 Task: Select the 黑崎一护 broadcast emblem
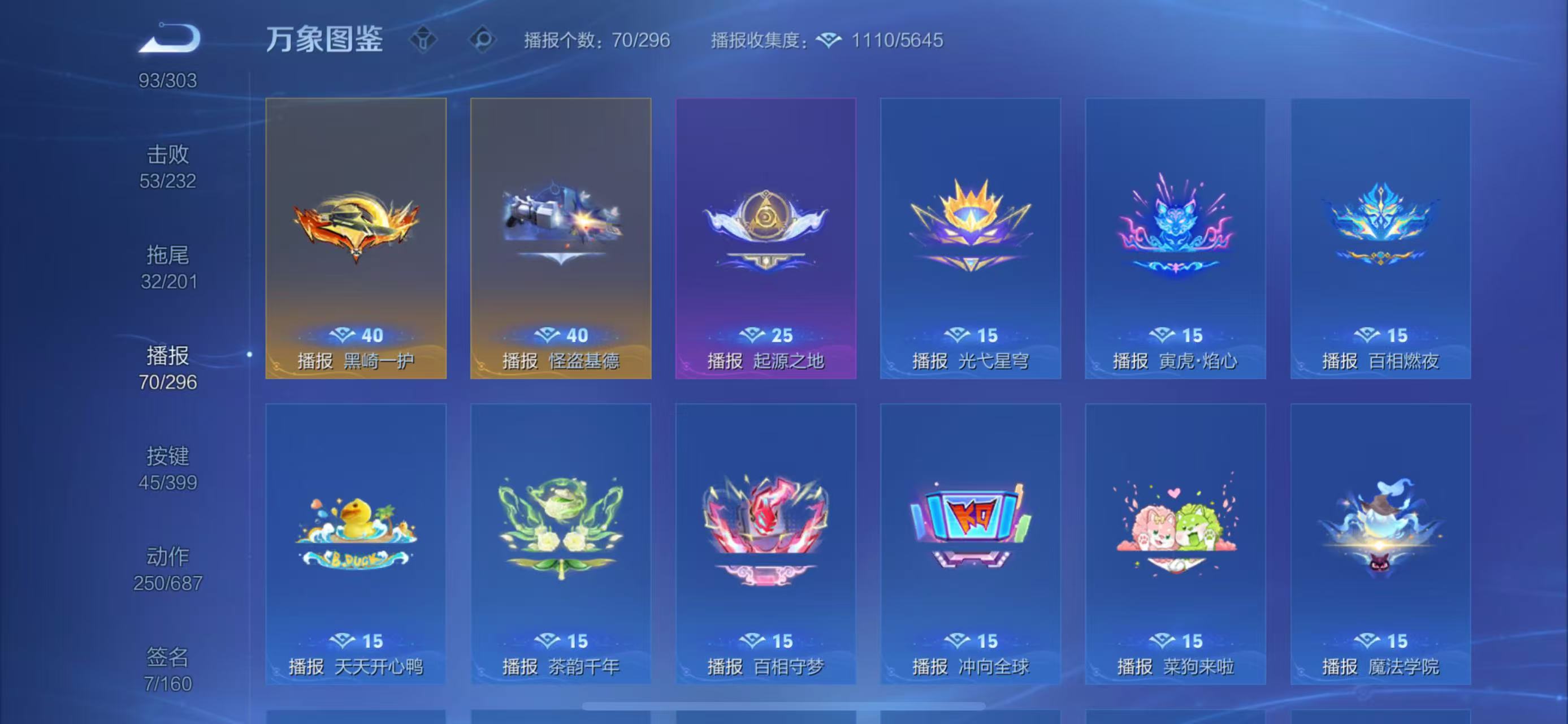(x=356, y=238)
